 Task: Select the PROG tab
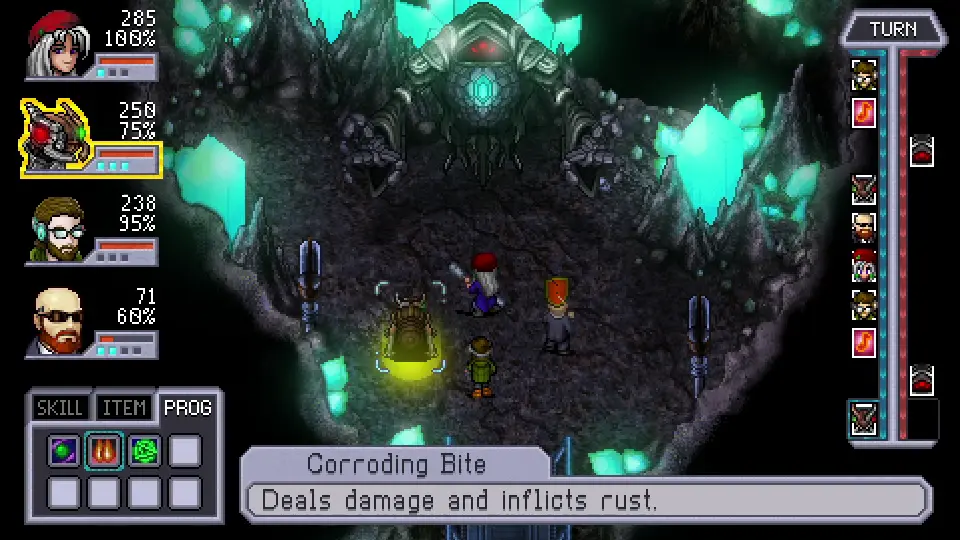(x=187, y=407)
